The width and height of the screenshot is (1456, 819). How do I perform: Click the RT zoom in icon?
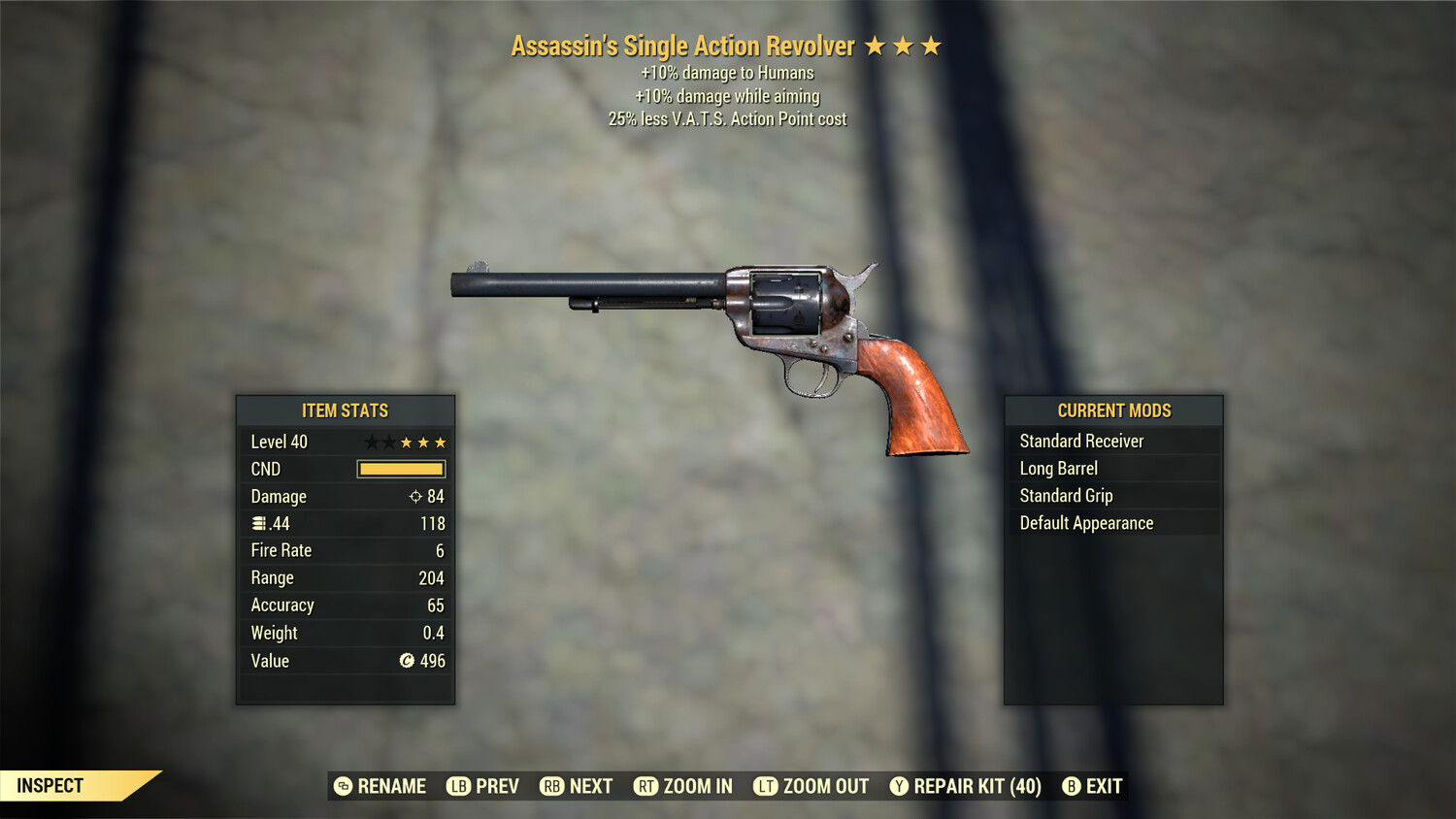[x=645, y=786]
